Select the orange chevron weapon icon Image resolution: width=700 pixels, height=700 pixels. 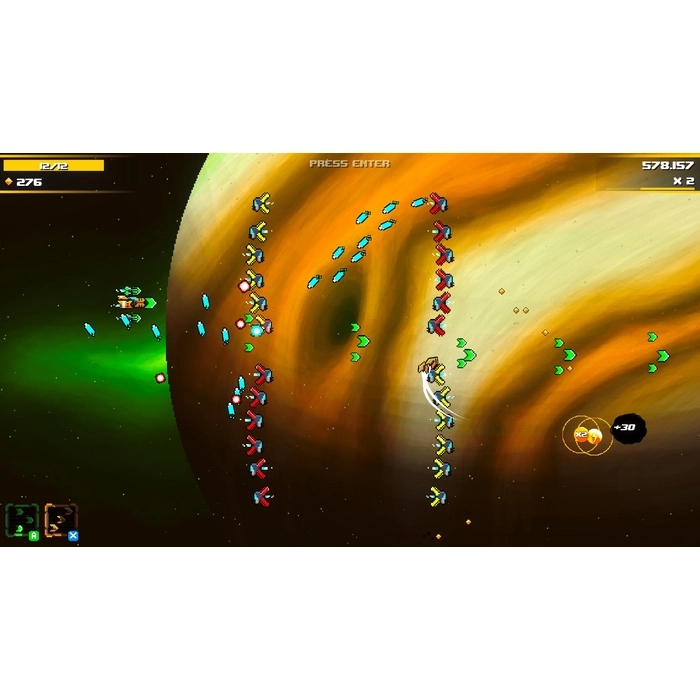[x=60, y=520]
